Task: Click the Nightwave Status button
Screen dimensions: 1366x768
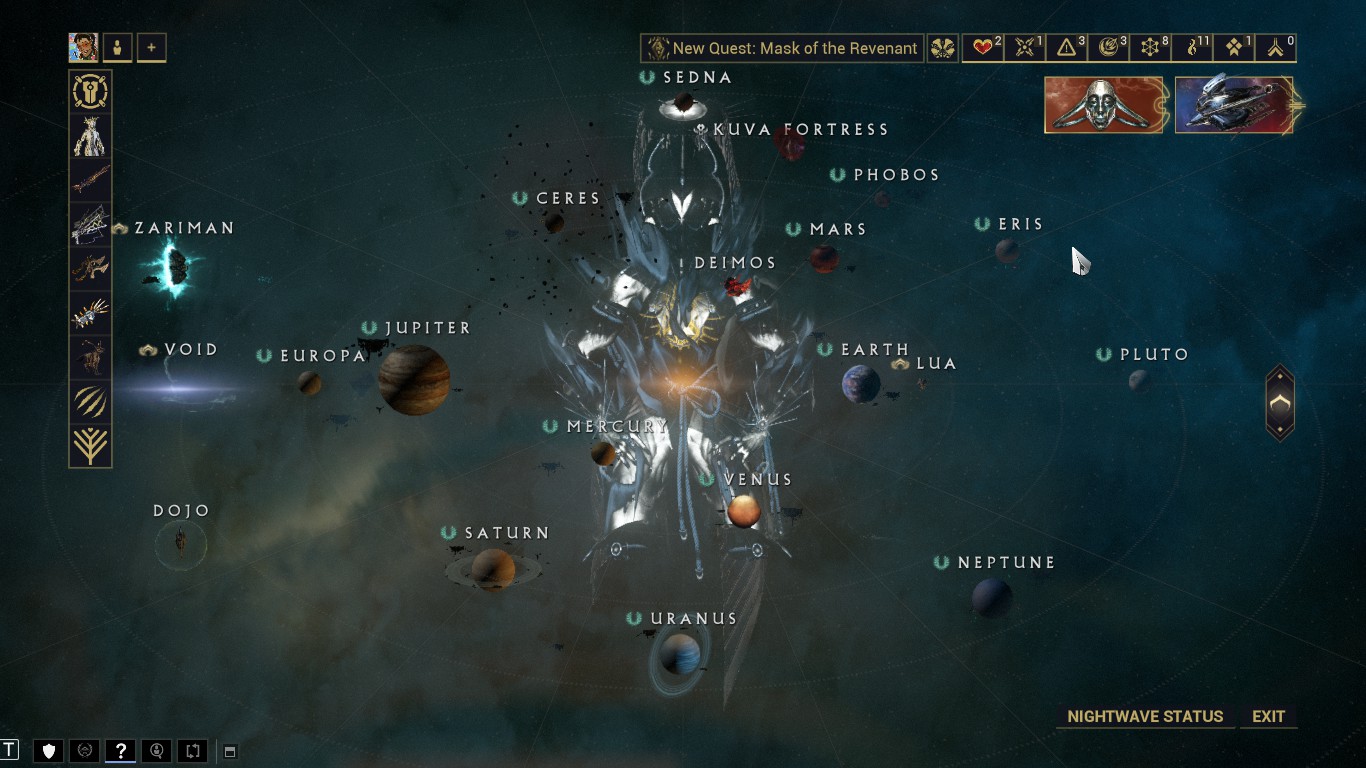Action: [1145, 716]
